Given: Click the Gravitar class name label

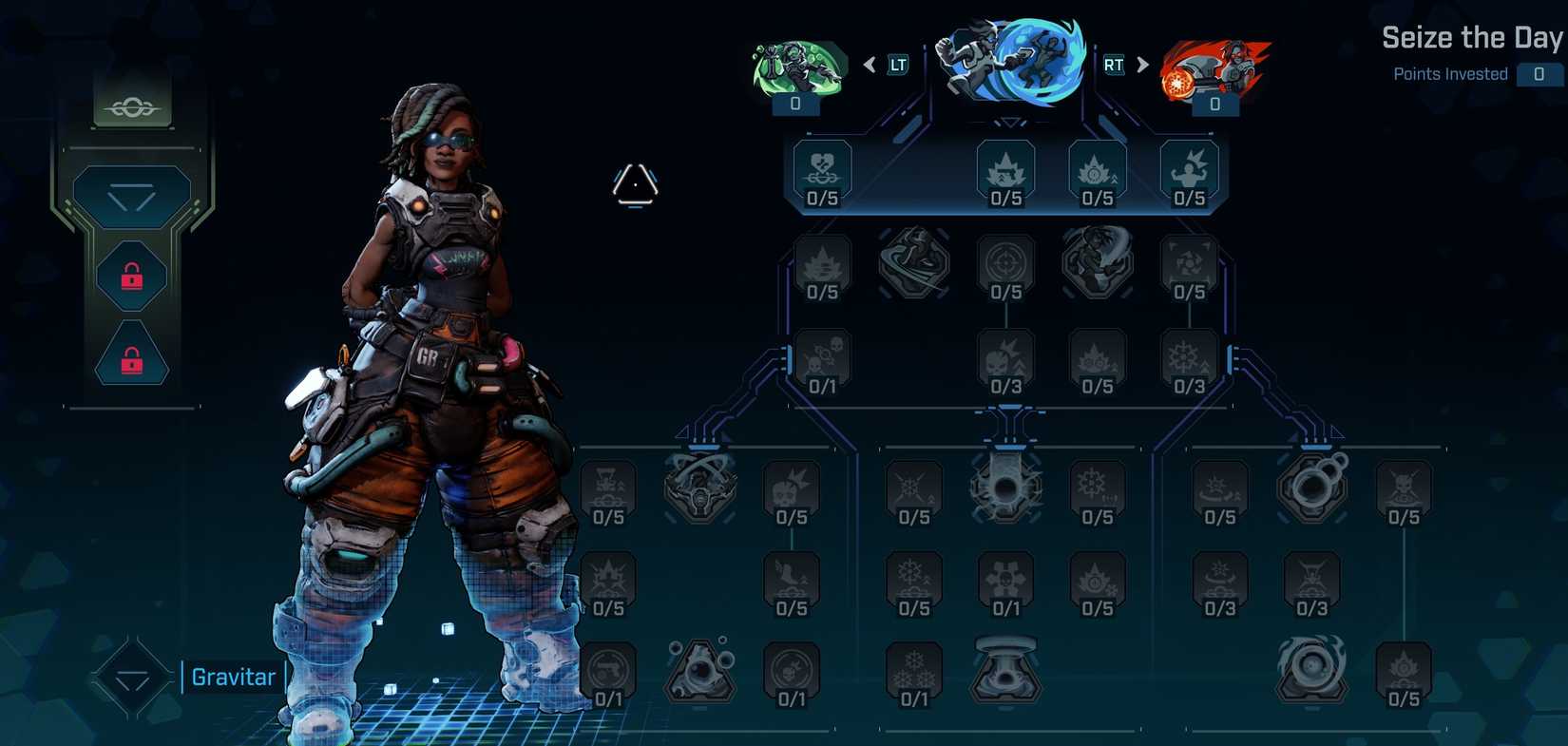Looking at the screenshot, I should coord(232,677).
